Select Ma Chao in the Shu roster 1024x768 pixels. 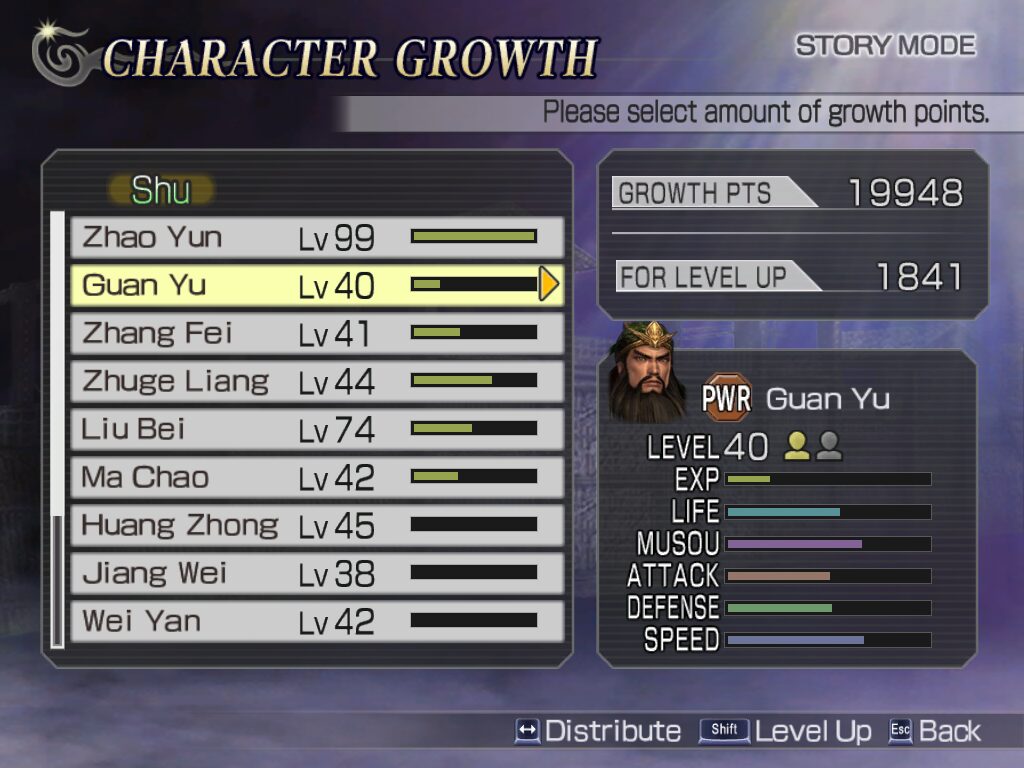316,477
